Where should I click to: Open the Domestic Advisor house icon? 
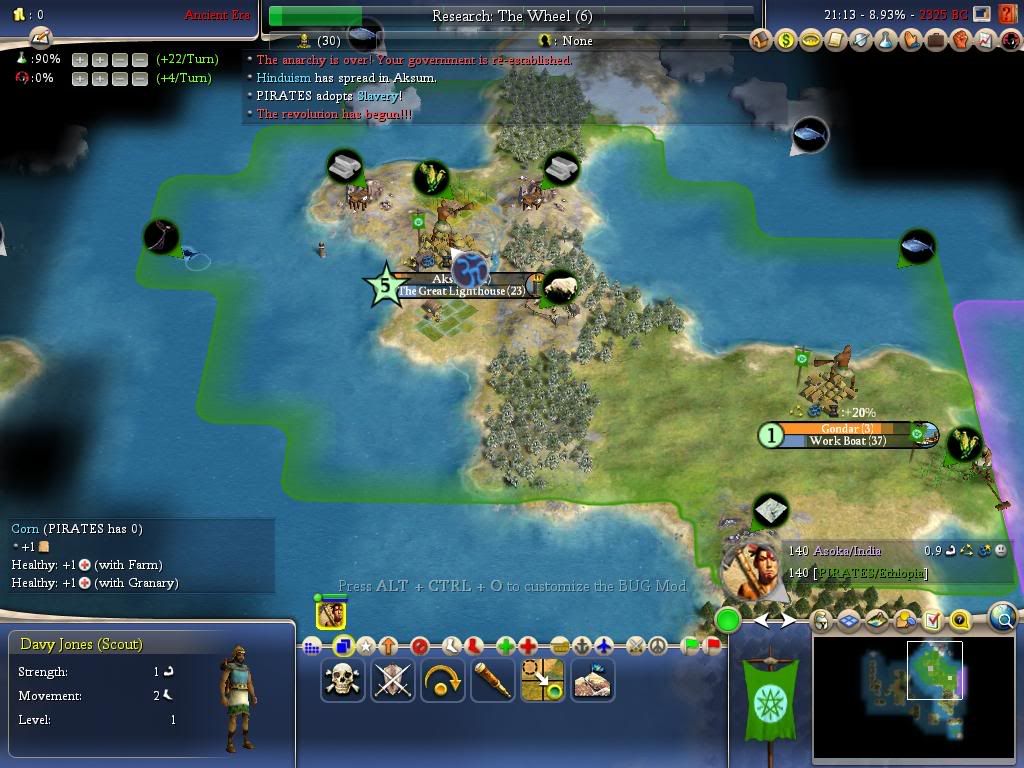point(763,41)
